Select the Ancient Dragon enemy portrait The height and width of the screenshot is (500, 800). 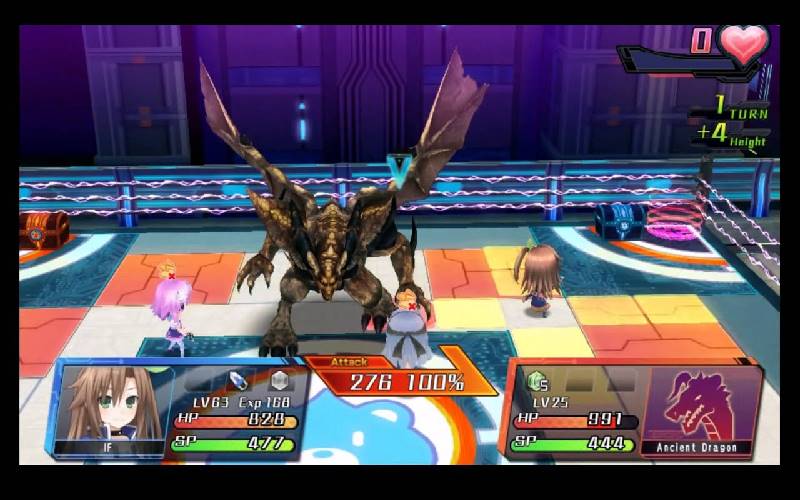click(698, 407)
